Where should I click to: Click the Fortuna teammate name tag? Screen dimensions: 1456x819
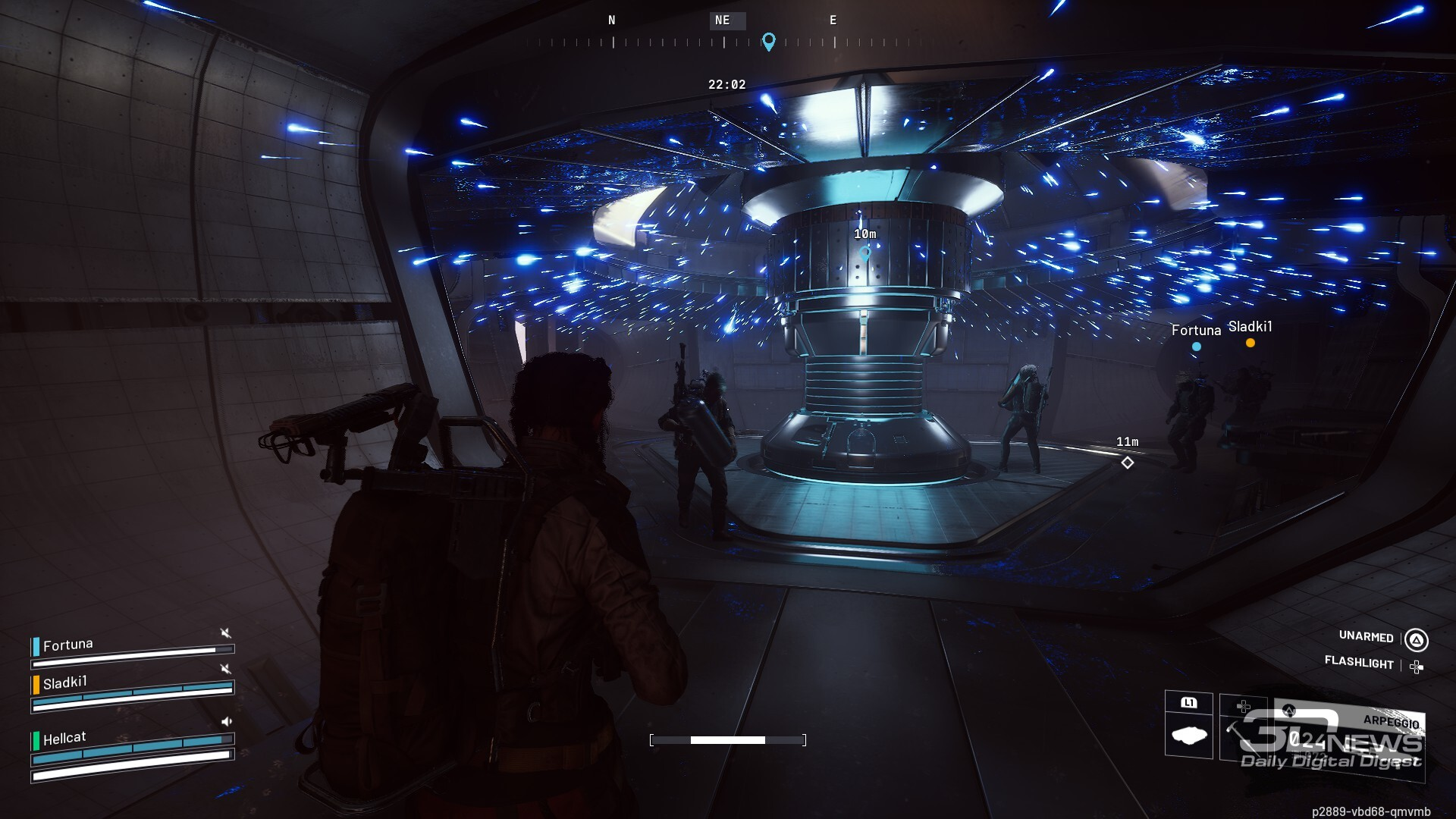pos(1196,331)
